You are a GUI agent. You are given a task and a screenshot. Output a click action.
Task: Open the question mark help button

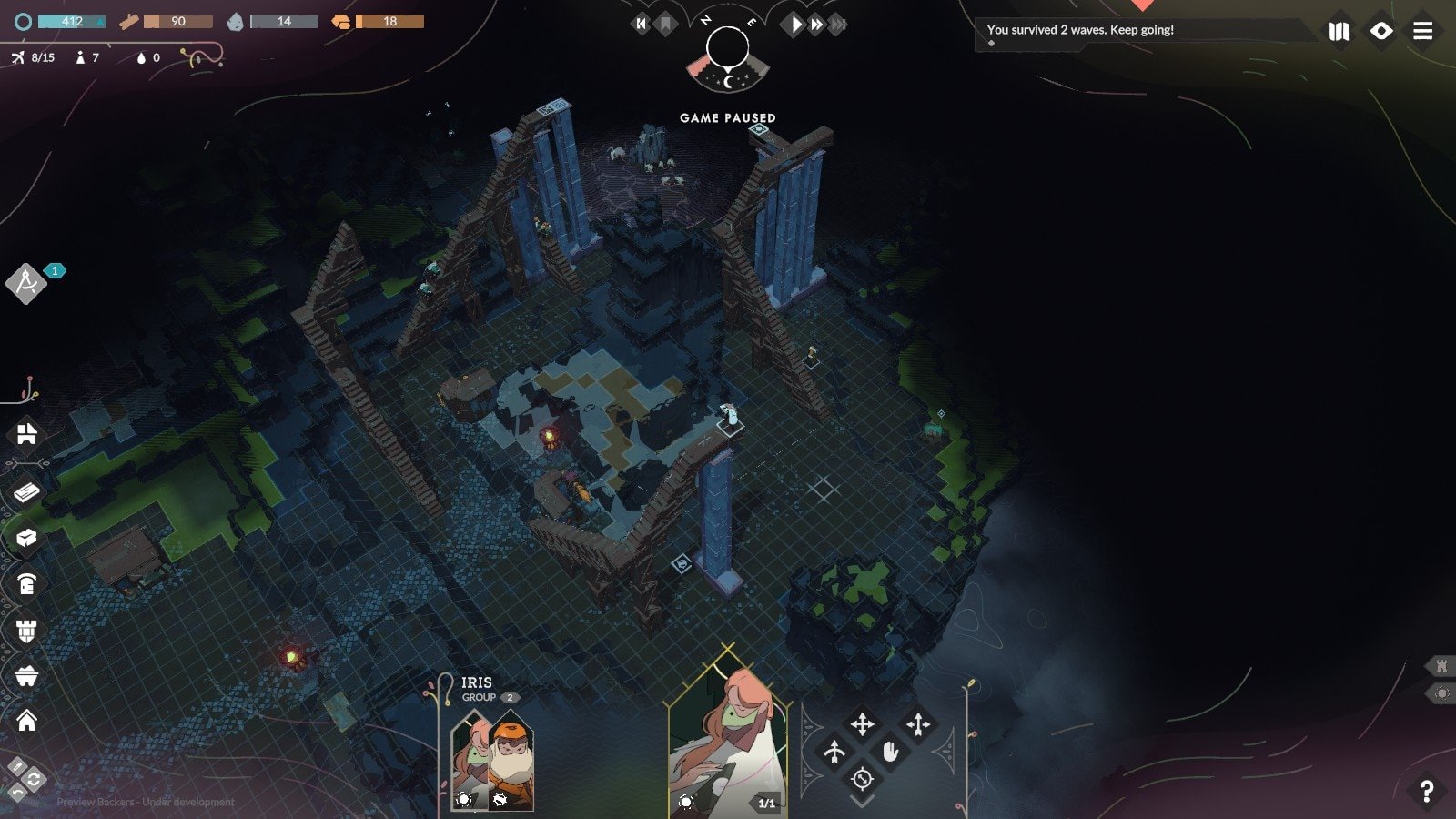pyautogui.click(x=1426, y=792)
